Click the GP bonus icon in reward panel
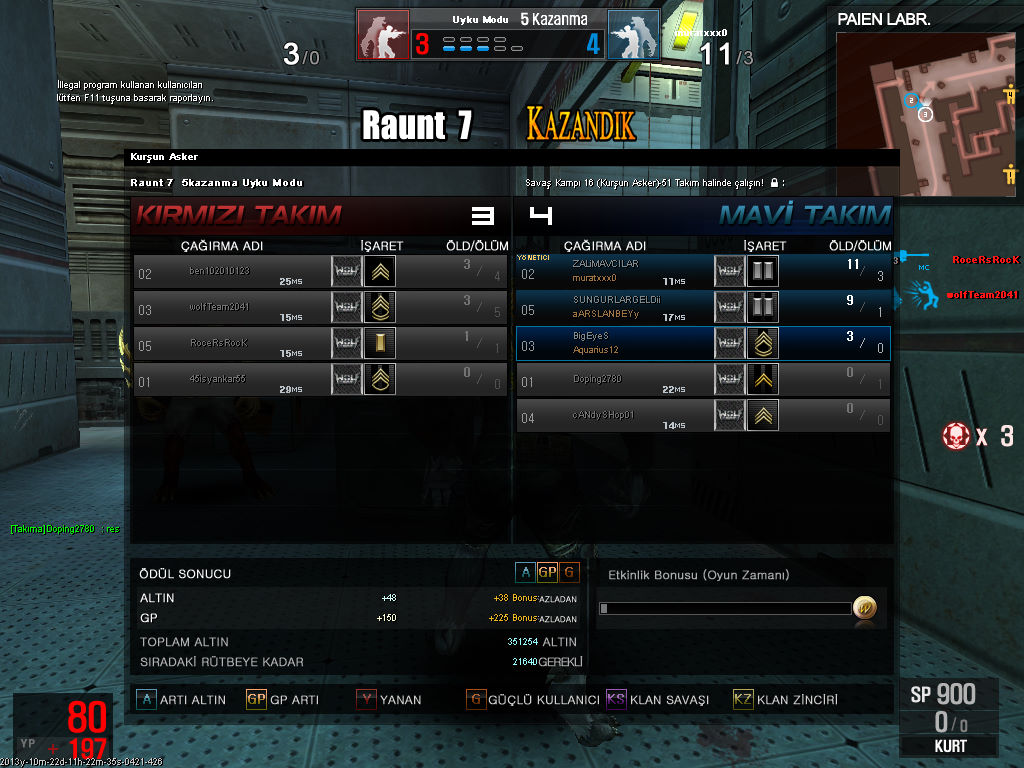The height and width of the screenshot is (768, 1024). [x=547, y=572]
